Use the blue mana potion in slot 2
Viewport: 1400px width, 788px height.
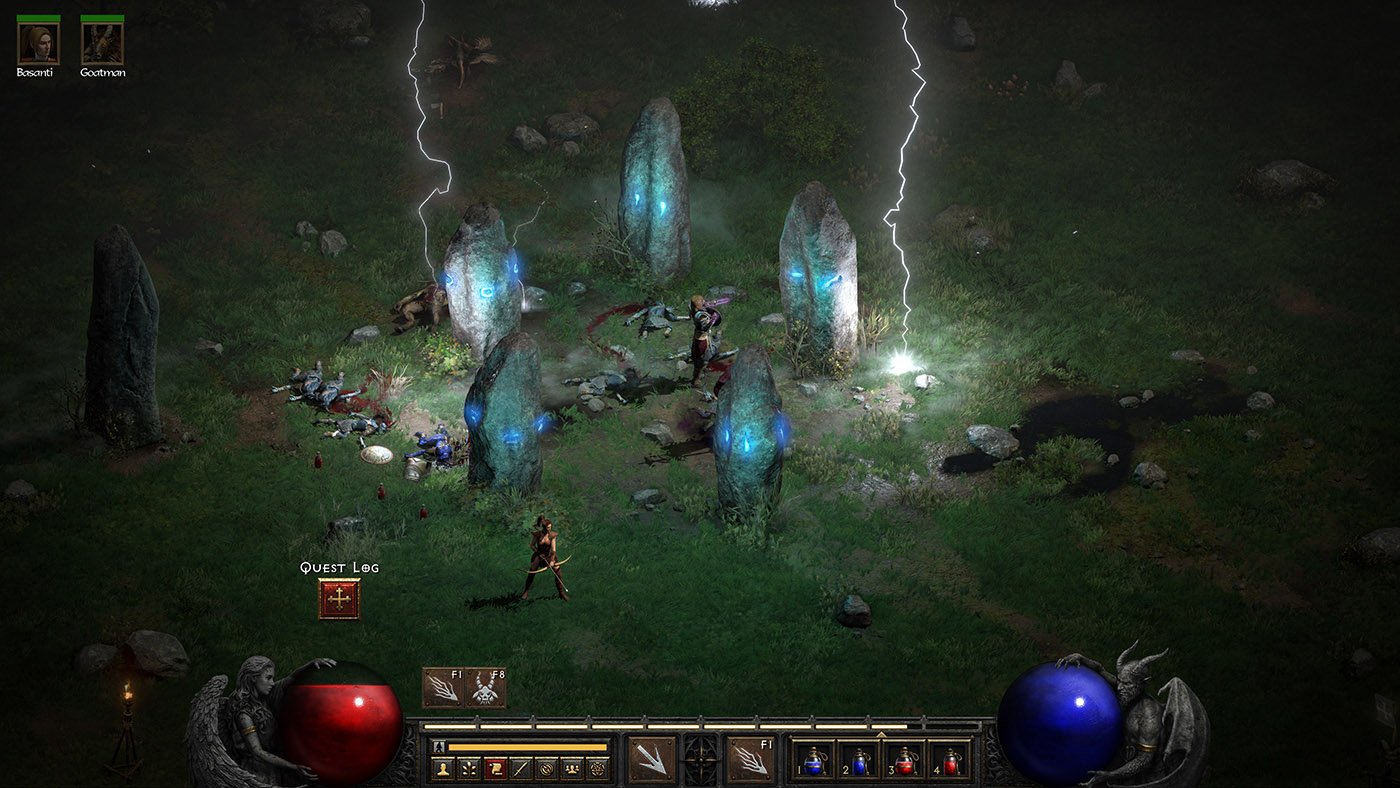[x=858, y=760]
